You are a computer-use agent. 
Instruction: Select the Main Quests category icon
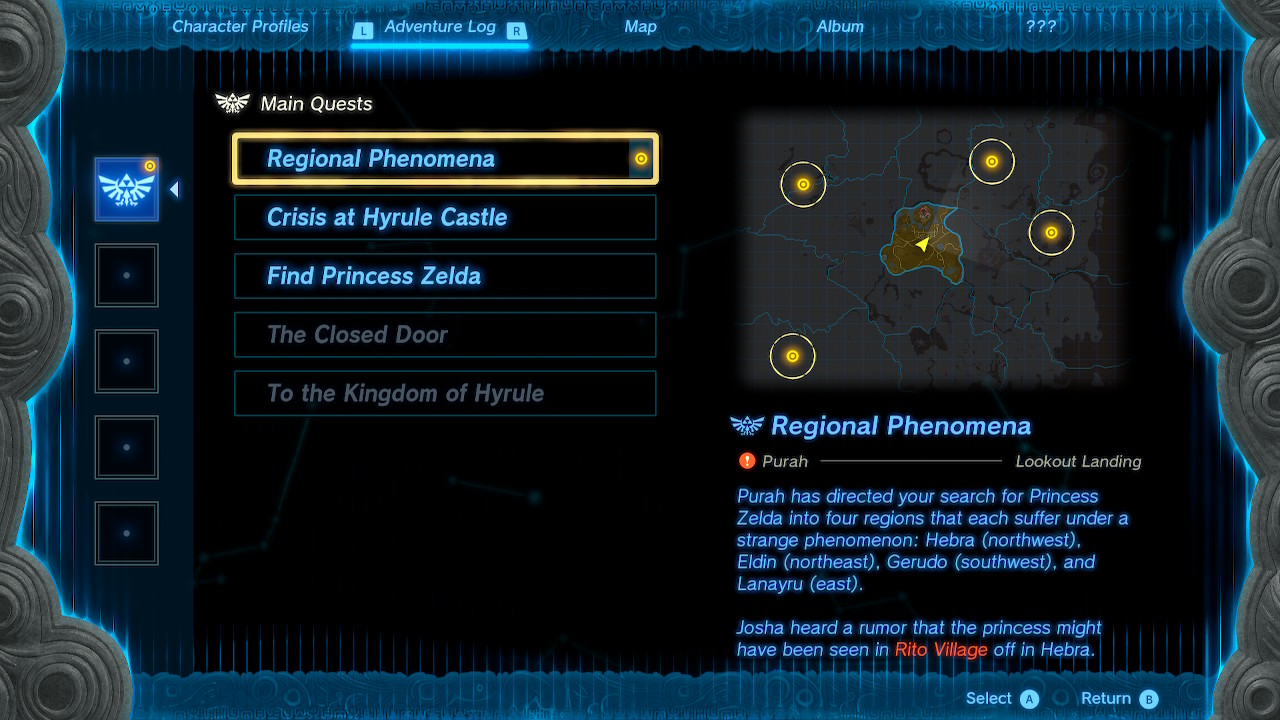127,189
